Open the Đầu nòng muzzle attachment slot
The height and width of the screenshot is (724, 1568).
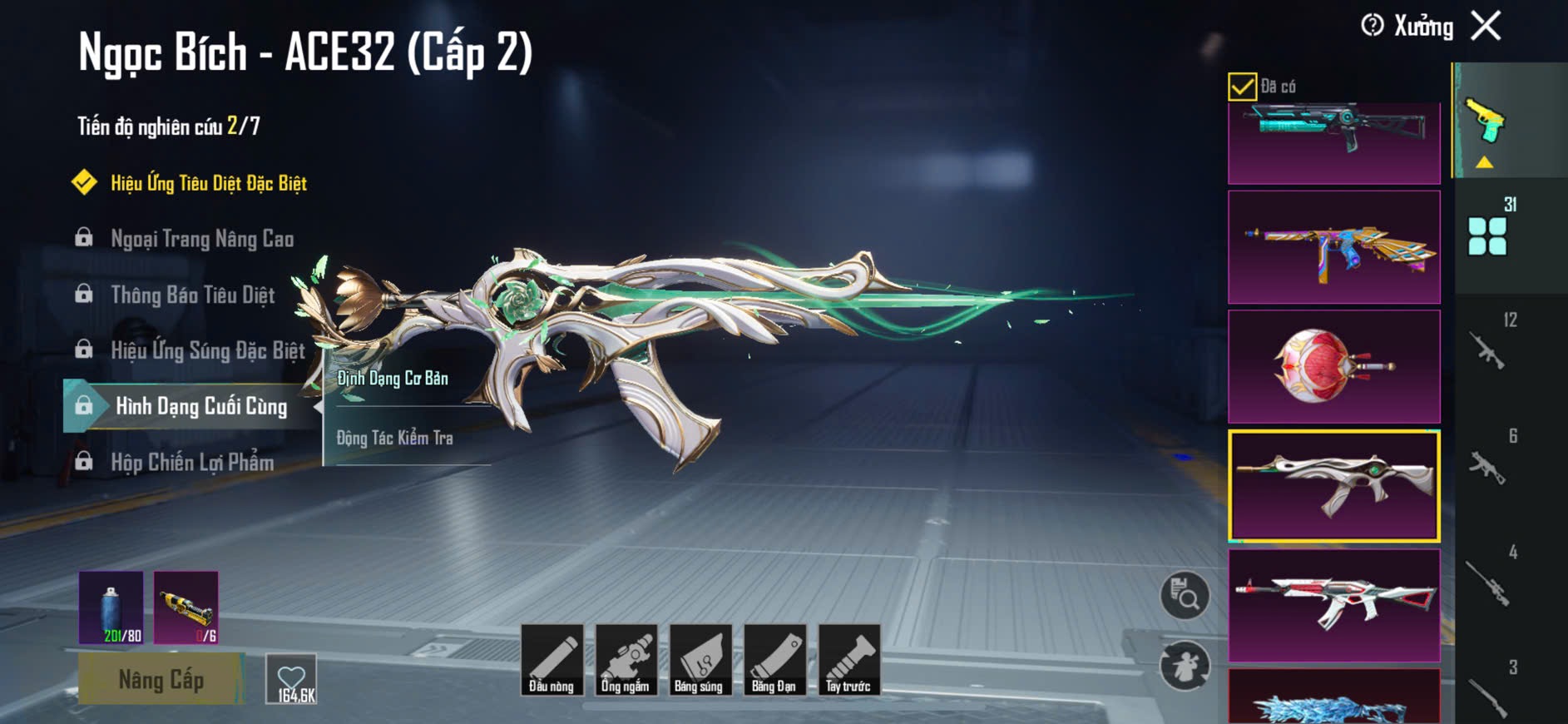[x=552, y=659]
